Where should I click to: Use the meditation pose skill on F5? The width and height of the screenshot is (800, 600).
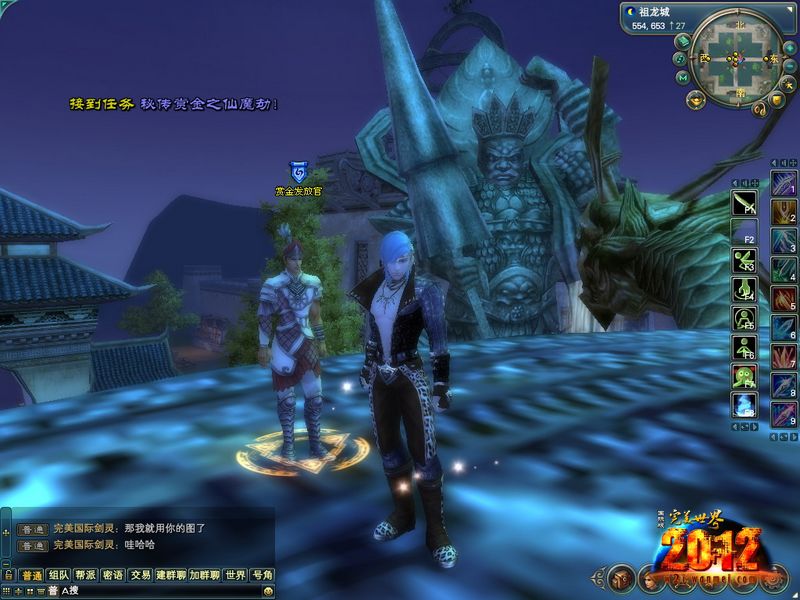(743, 319)
